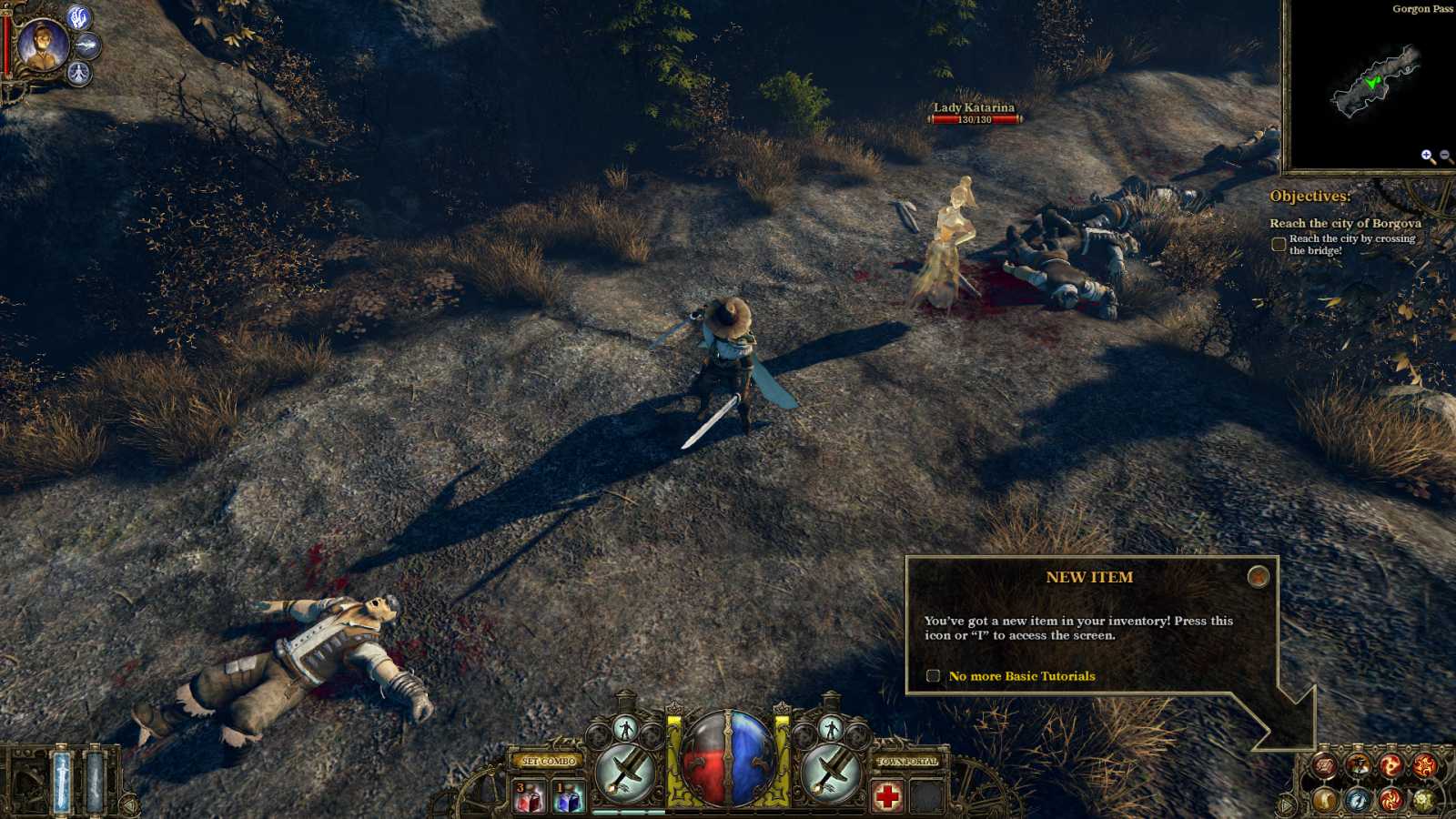Image resolution: width=1456 pixels, height=819 pixels.
Task: Zoom out on the minimap
Action: click(x=1445, y=155)
